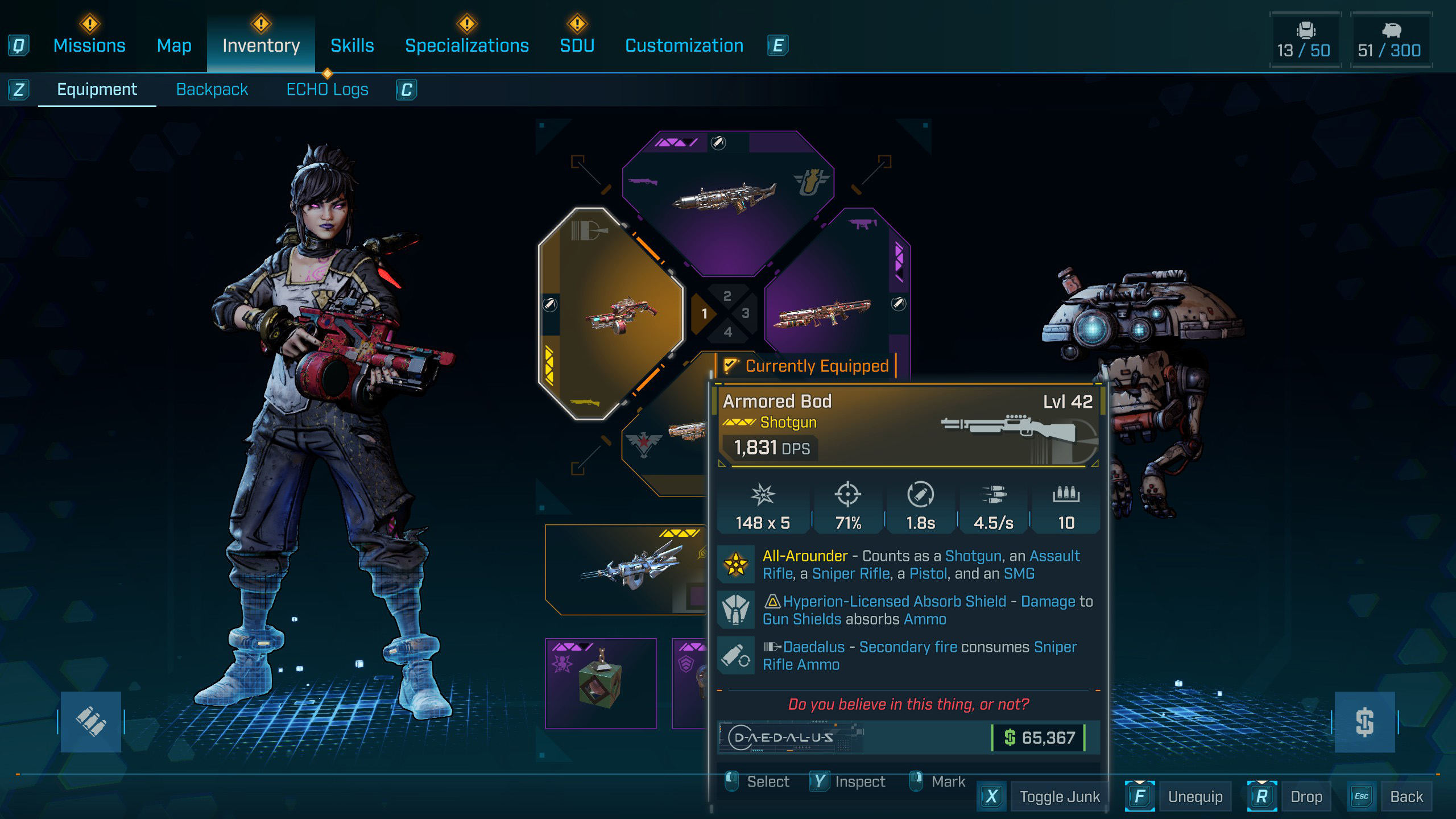The image size is (1456, 819).
Task: Open the SDU tab
Action: pyautogui.click(x=577, y=45)
